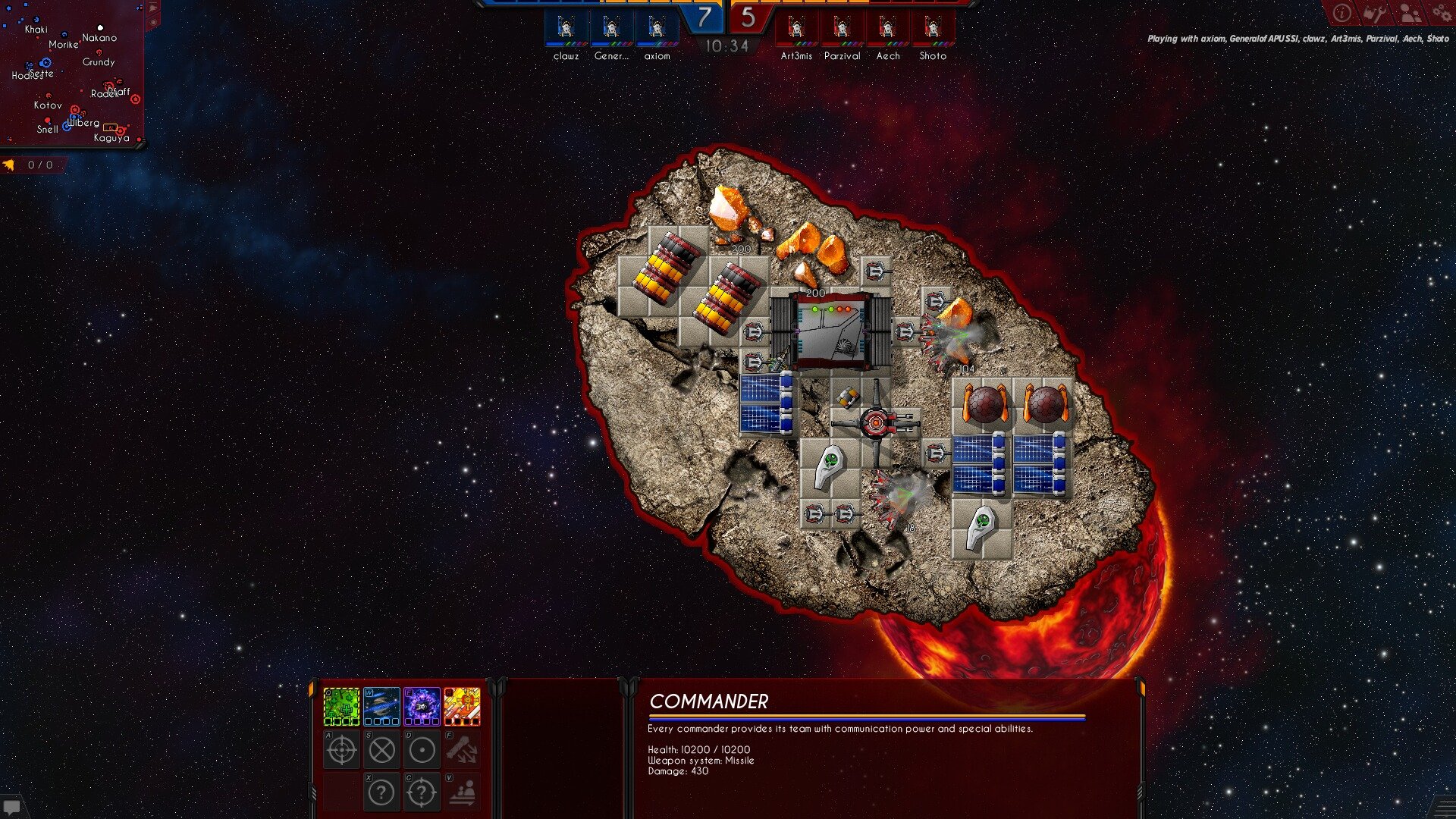Open the wrench tools menu top right
The height and width of the screenshot is (819, 1456).
[1376, 12]
